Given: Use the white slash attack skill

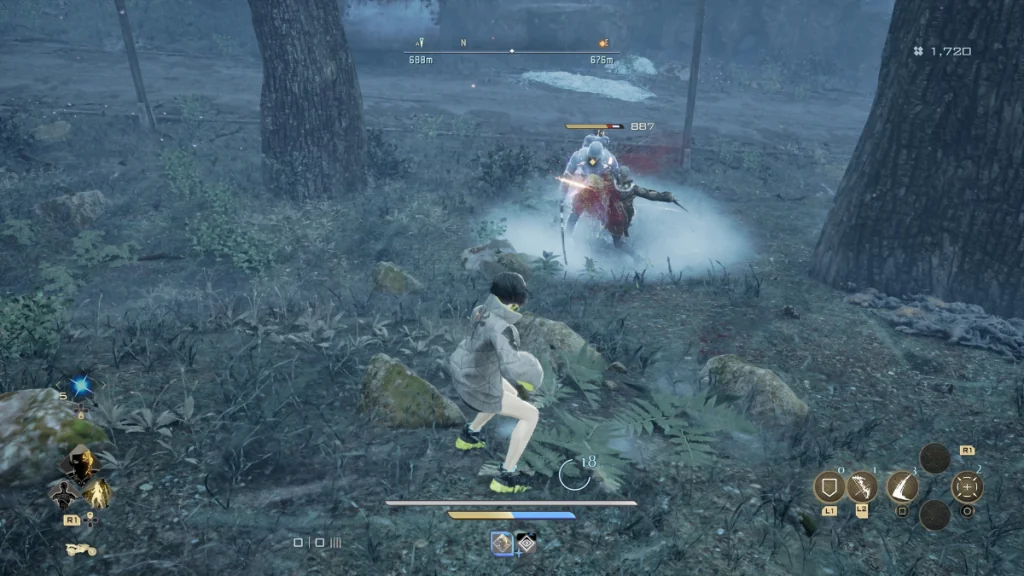Looking at the screenshot, I should (x=902, y=487).
